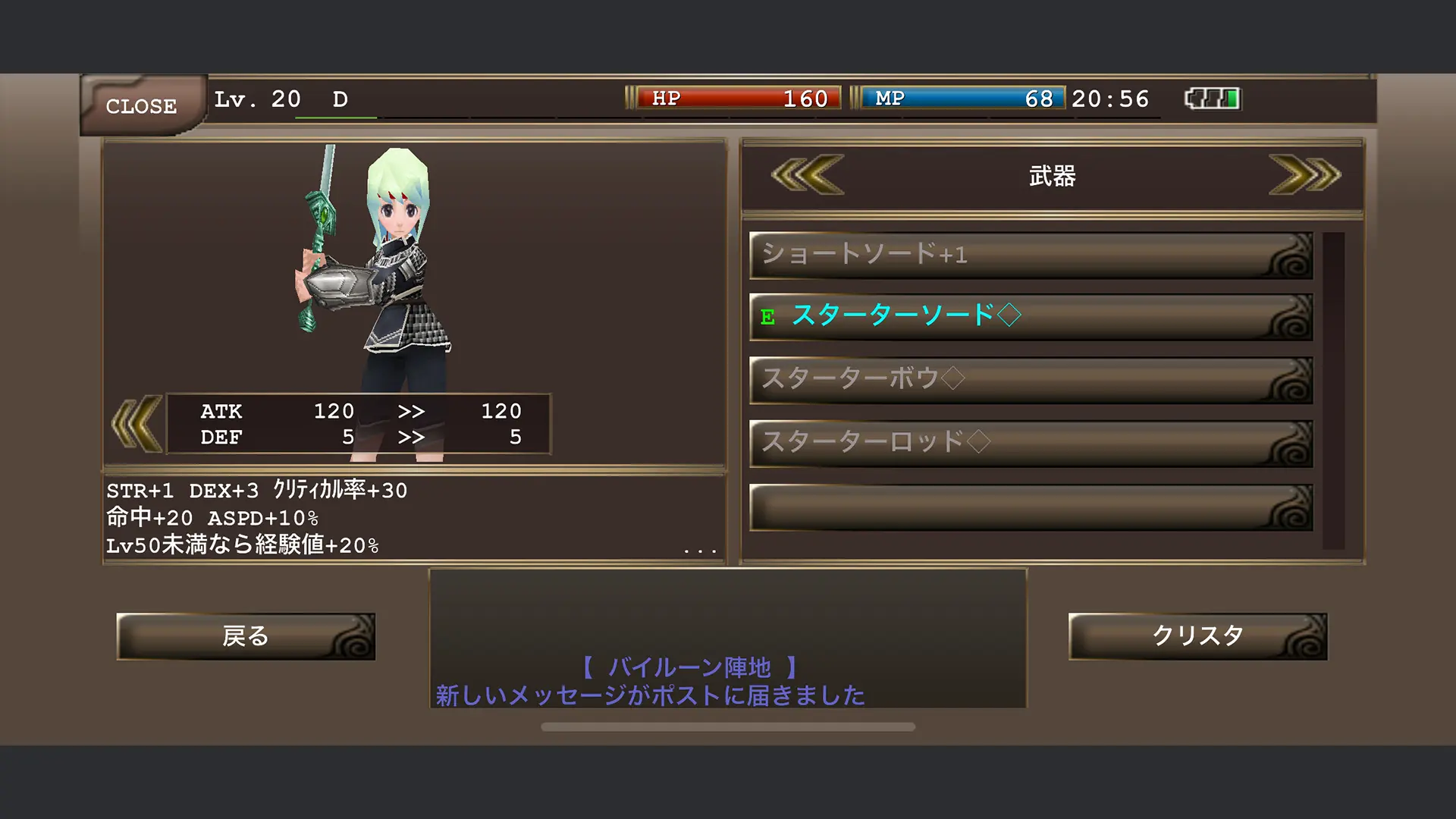Click the CLOSE tab
The width and height of the screenshot is (1456, 819).
click(140, 106)
